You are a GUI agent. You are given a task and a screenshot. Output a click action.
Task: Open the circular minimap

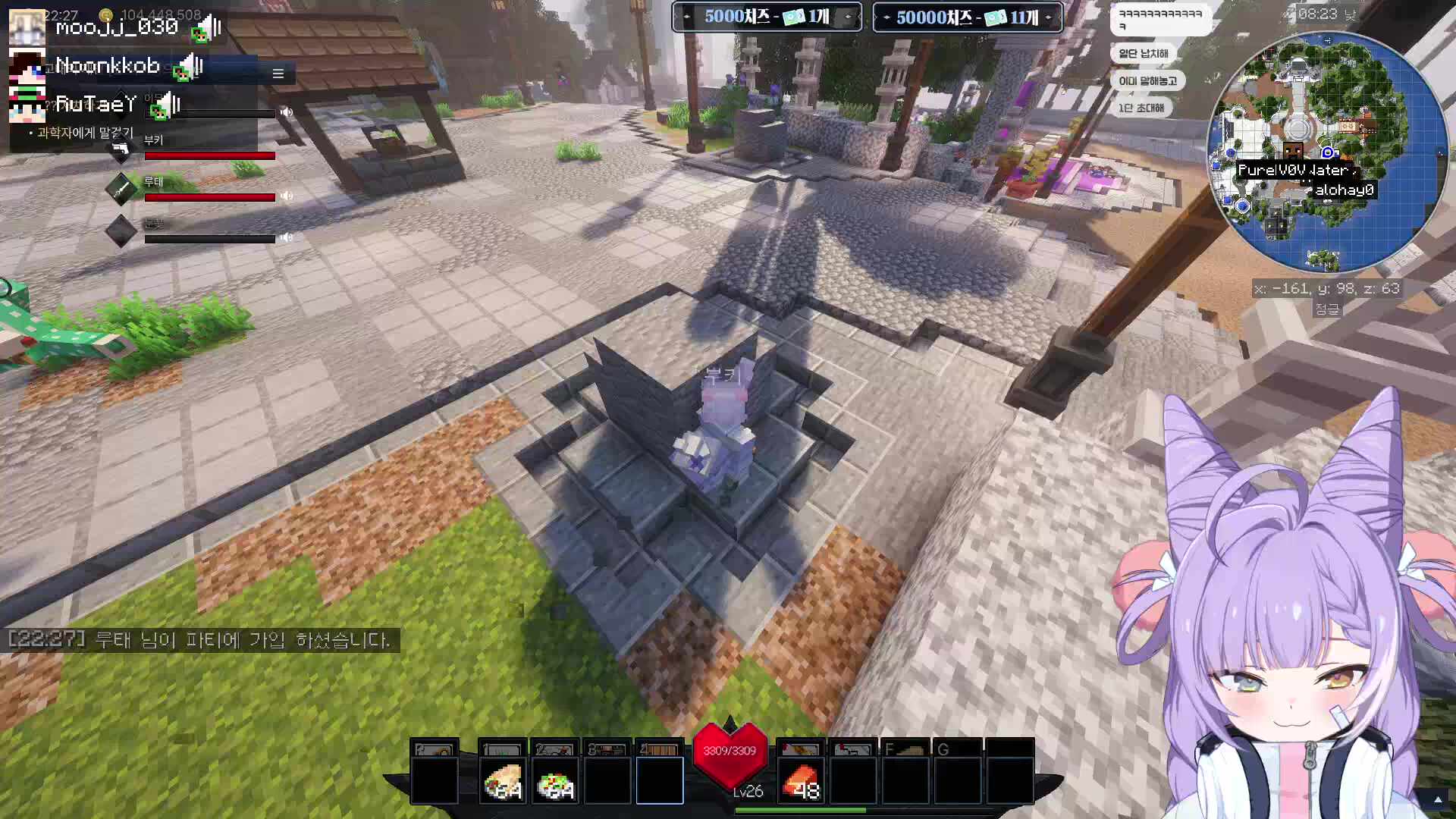point(1326,152)
